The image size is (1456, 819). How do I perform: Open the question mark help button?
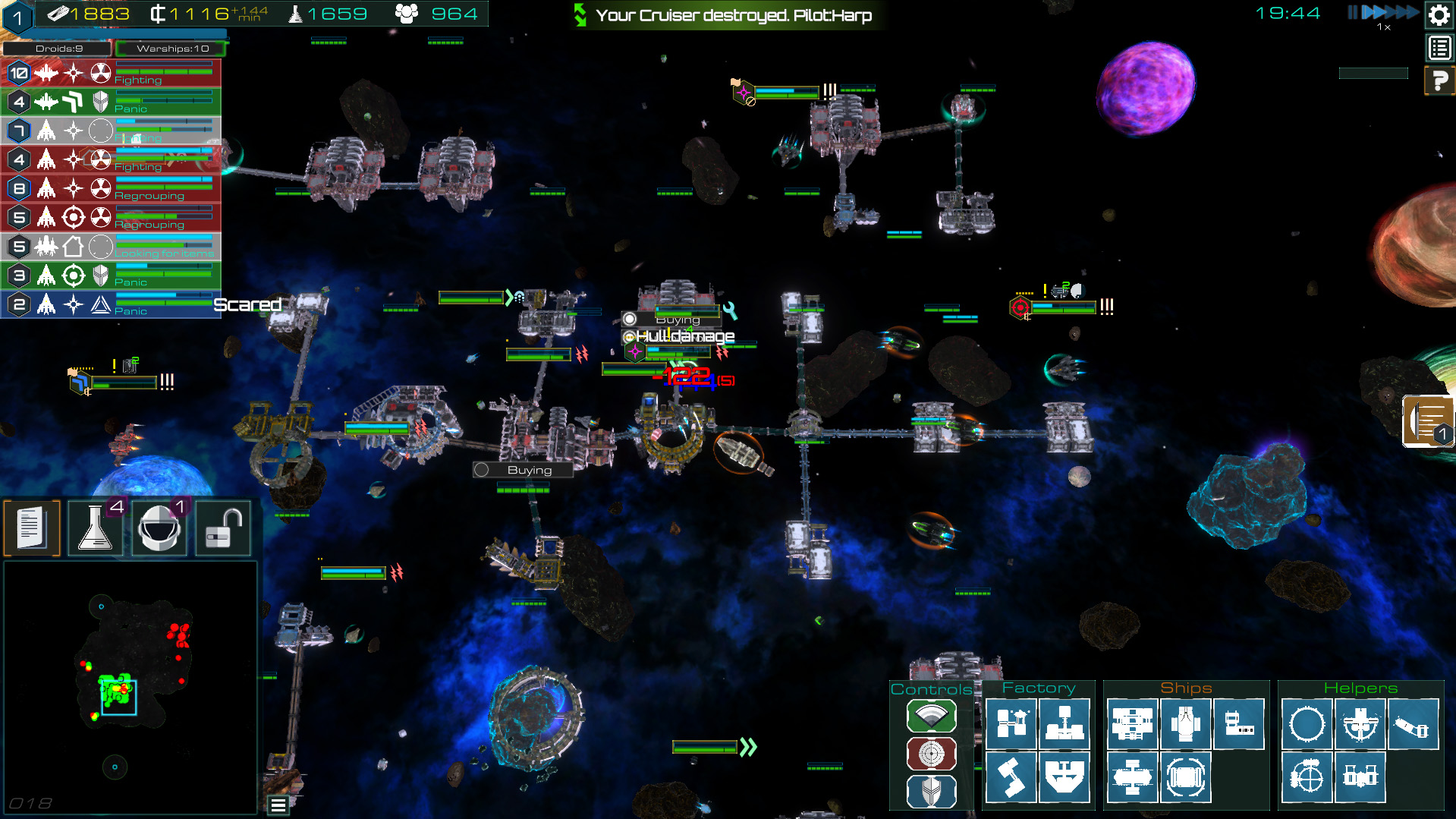click(x=1439, y=80)
